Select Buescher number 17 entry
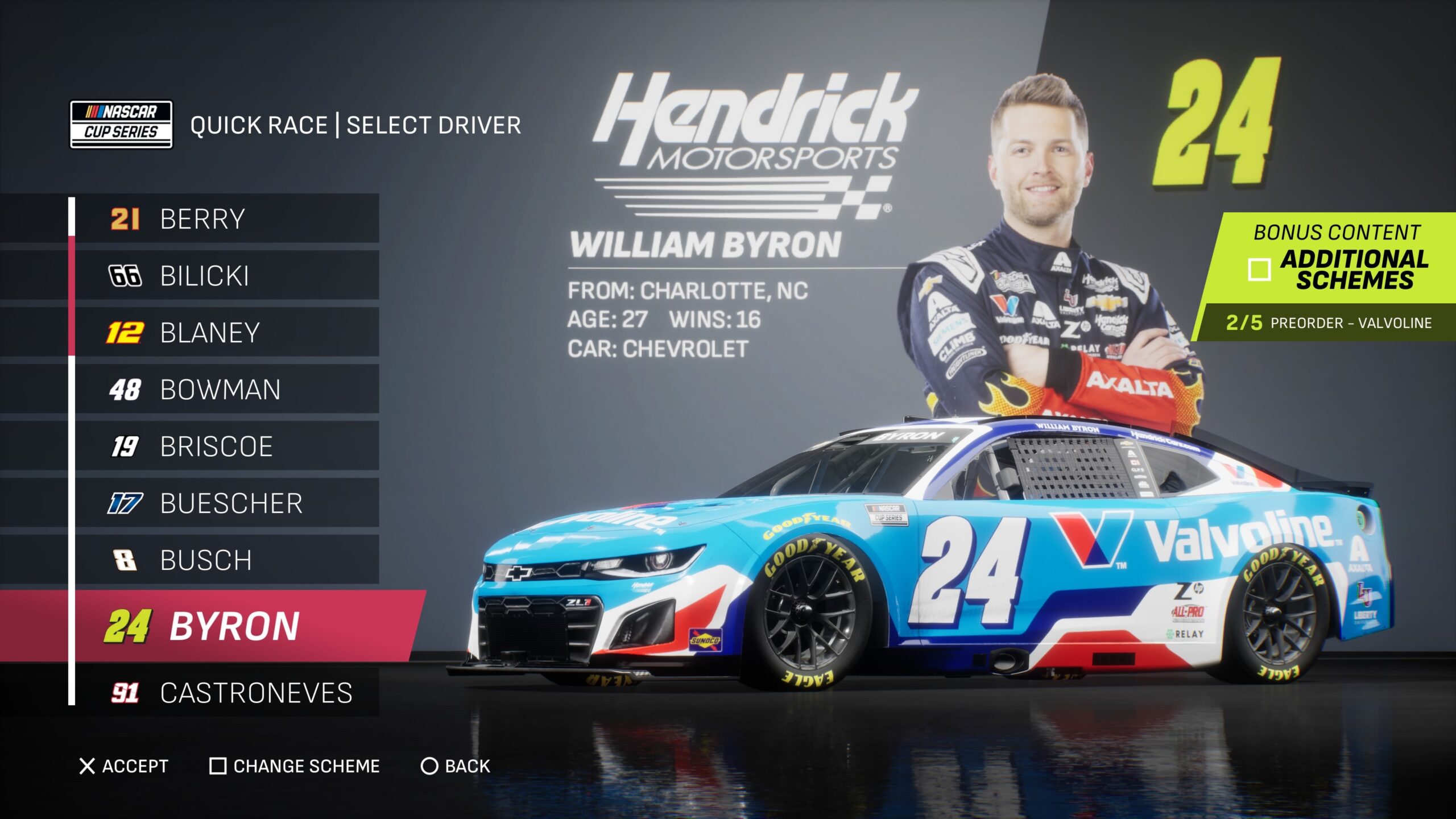Viewport: 1456px width, 819px height. click(x=226, y=503)
